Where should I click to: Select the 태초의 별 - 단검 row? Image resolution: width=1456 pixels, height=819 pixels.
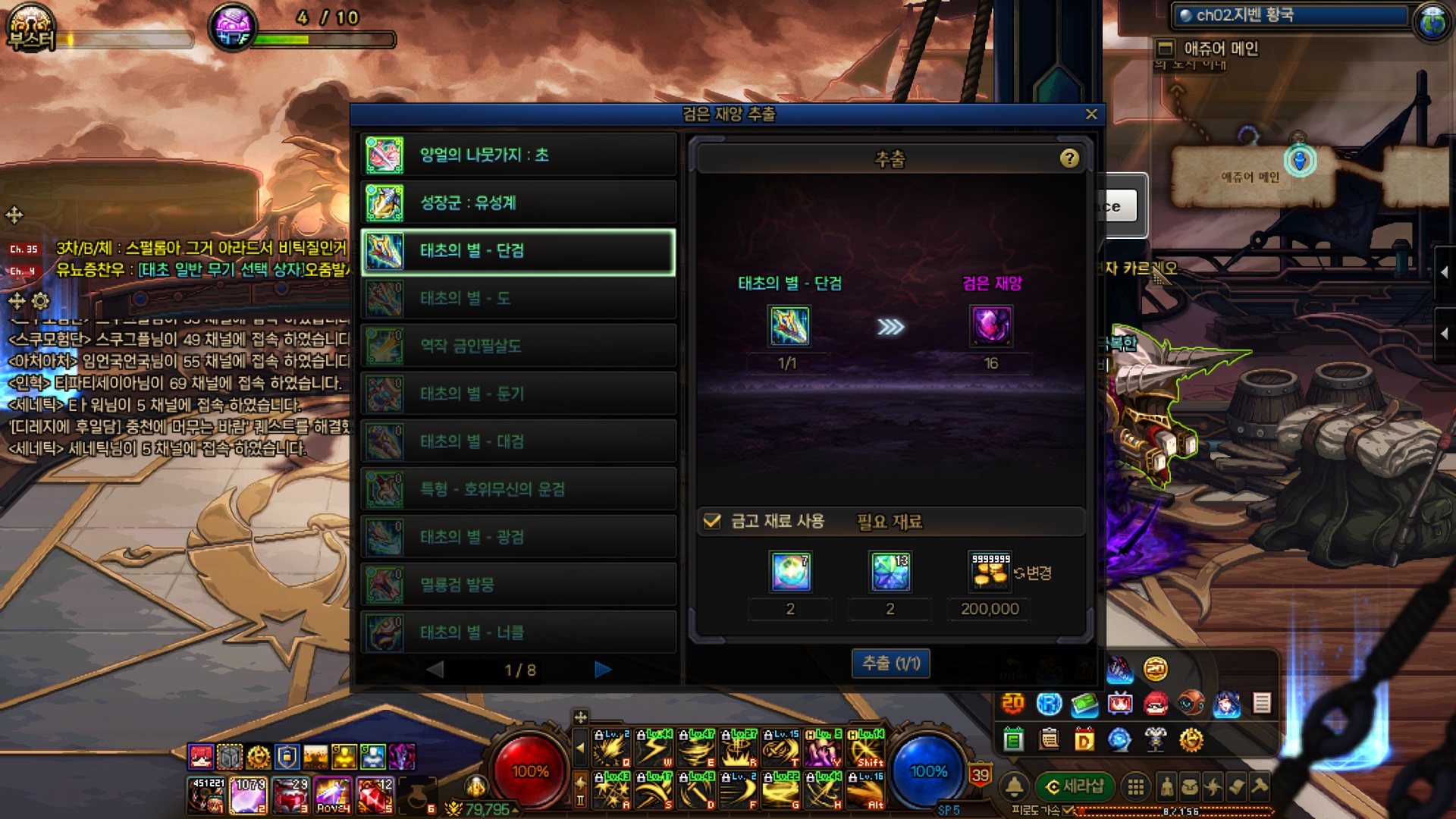(519, 251)
